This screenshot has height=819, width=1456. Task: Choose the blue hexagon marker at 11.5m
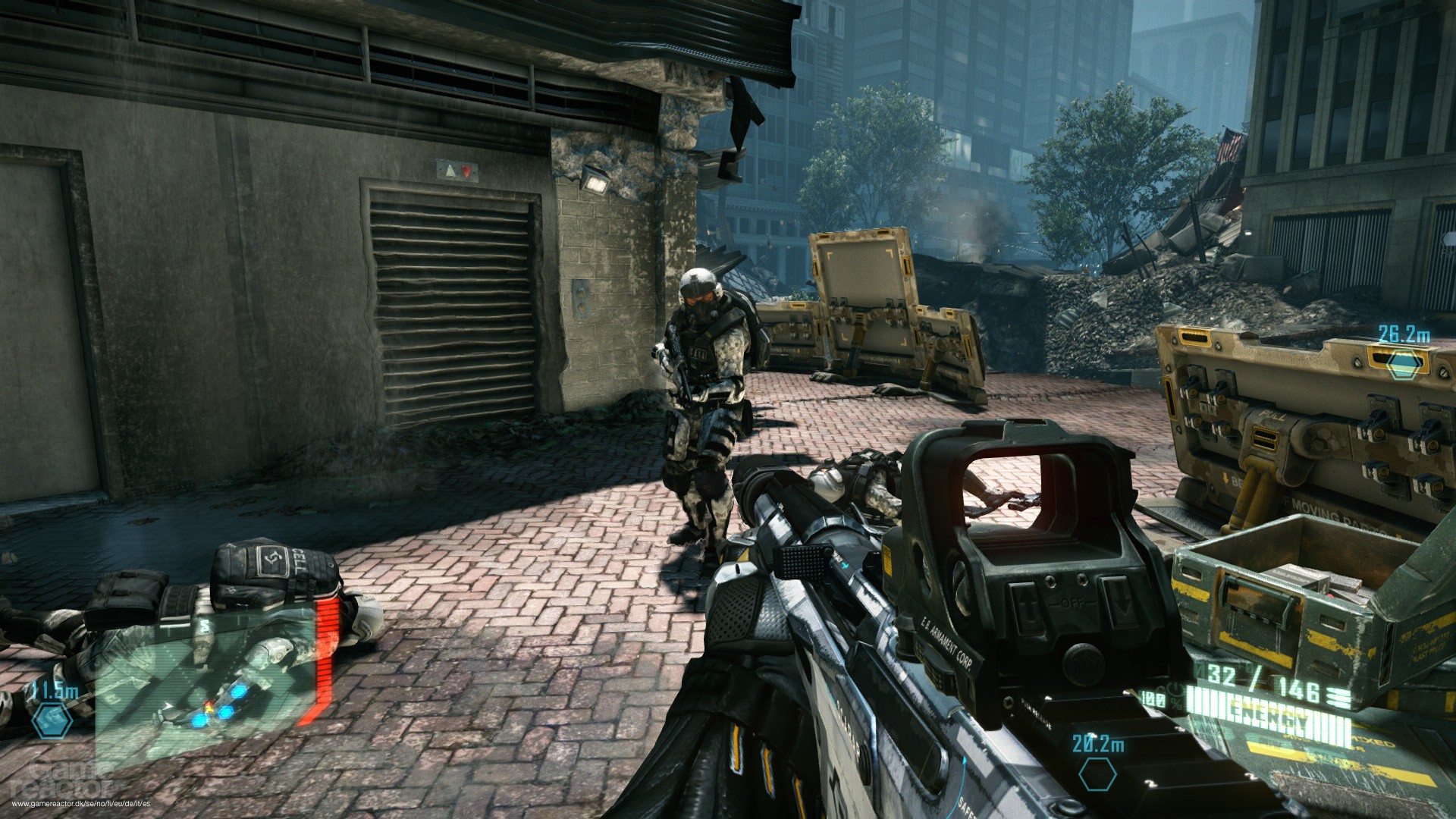53,720
